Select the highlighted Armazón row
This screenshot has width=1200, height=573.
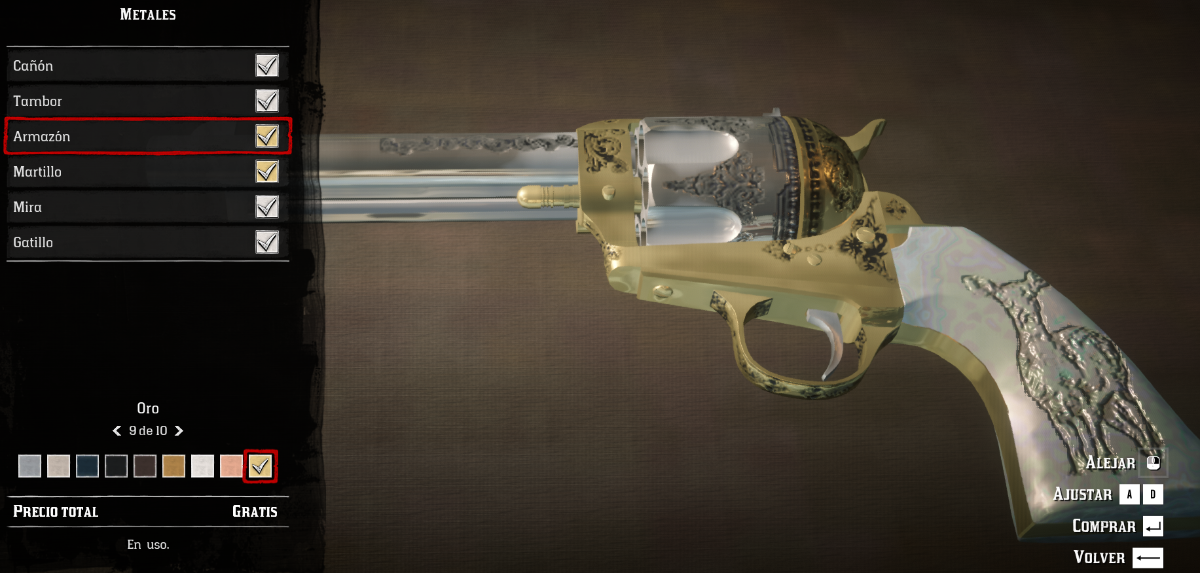[x=147, y=136]
